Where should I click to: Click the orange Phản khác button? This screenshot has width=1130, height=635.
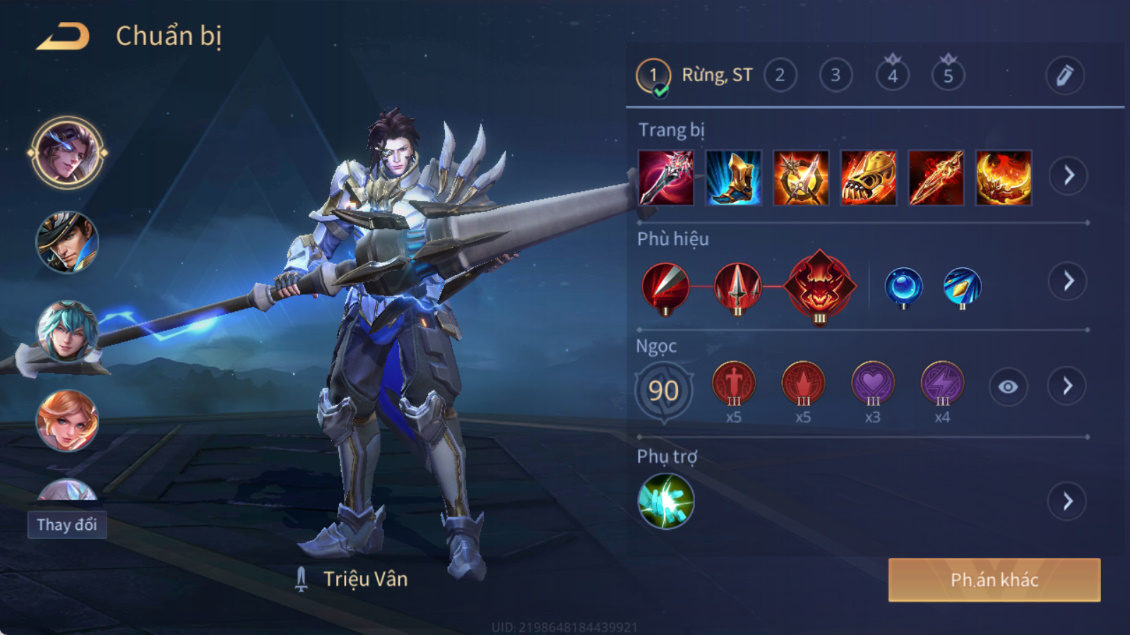click(x=994, y=580)
